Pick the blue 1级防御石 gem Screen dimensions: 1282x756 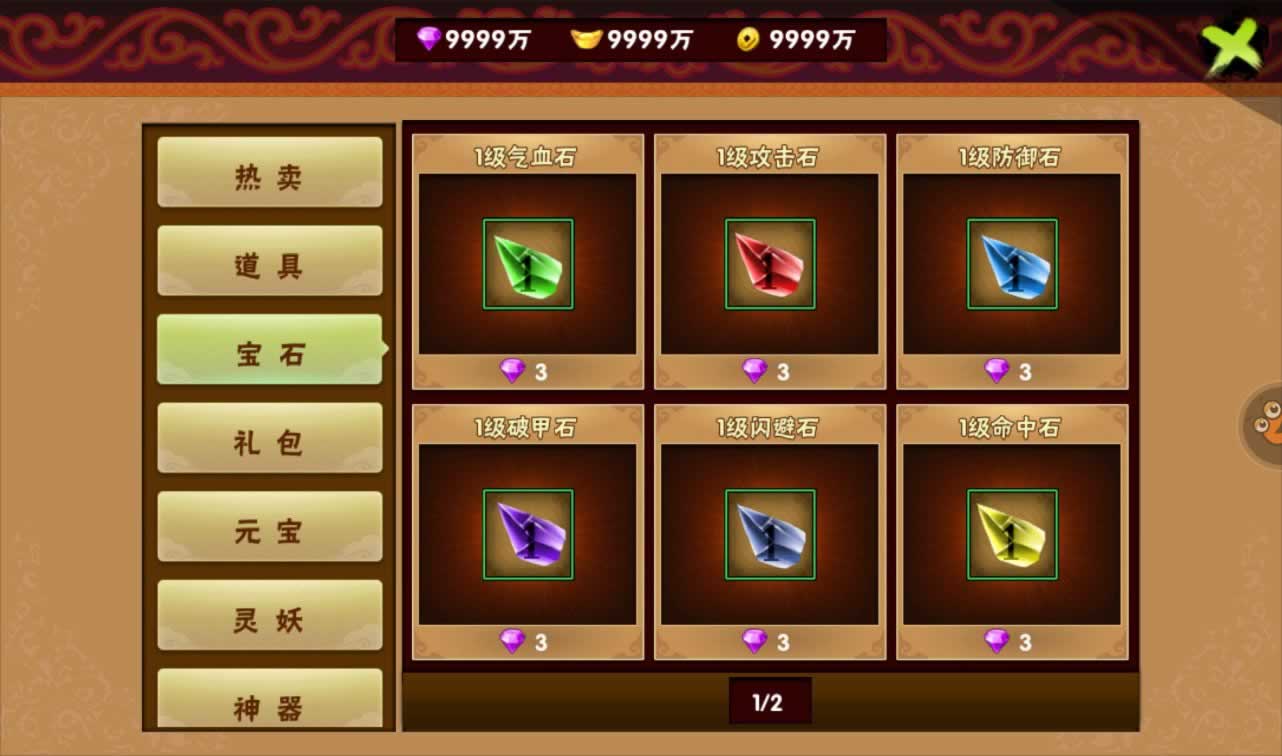1012,264
